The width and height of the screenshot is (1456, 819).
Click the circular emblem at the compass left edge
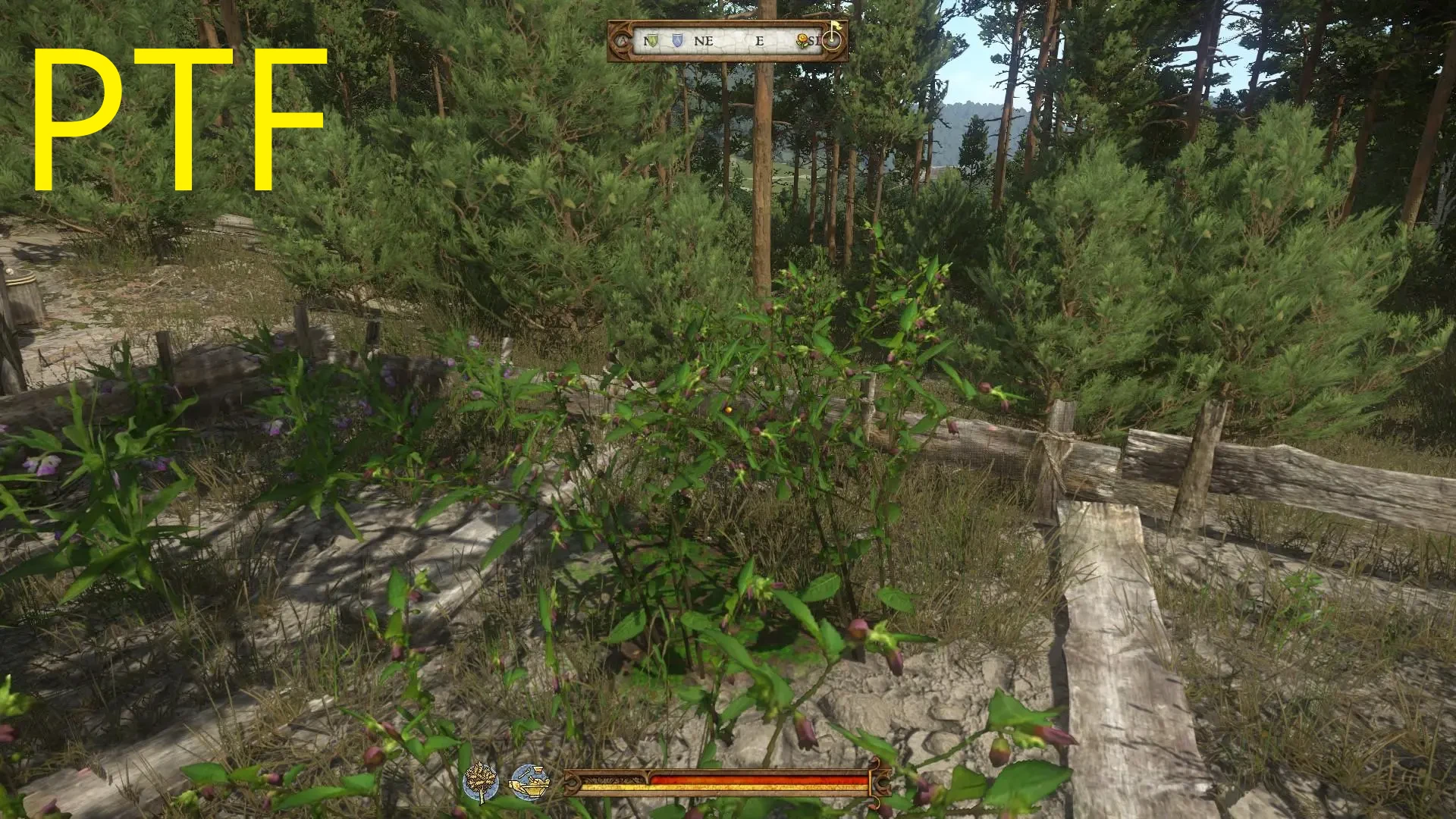(620, 41)
